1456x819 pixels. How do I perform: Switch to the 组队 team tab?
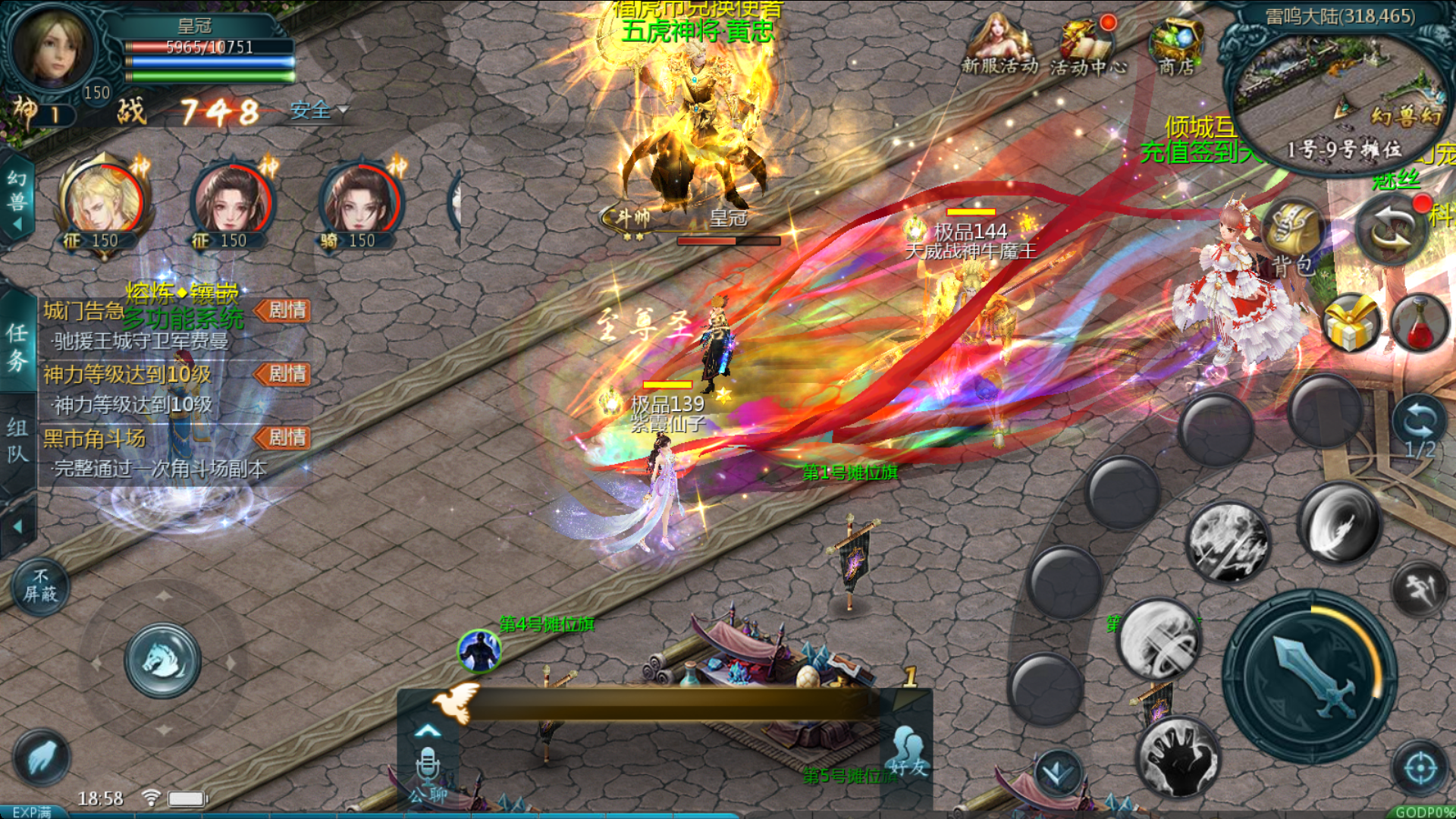point(17,441)
